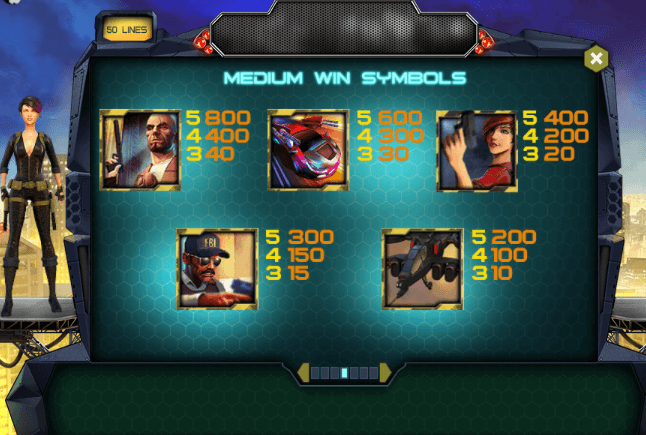Close the paytable with the X button
This screenshot has width=646, height=435.
[x=596, y=59]
